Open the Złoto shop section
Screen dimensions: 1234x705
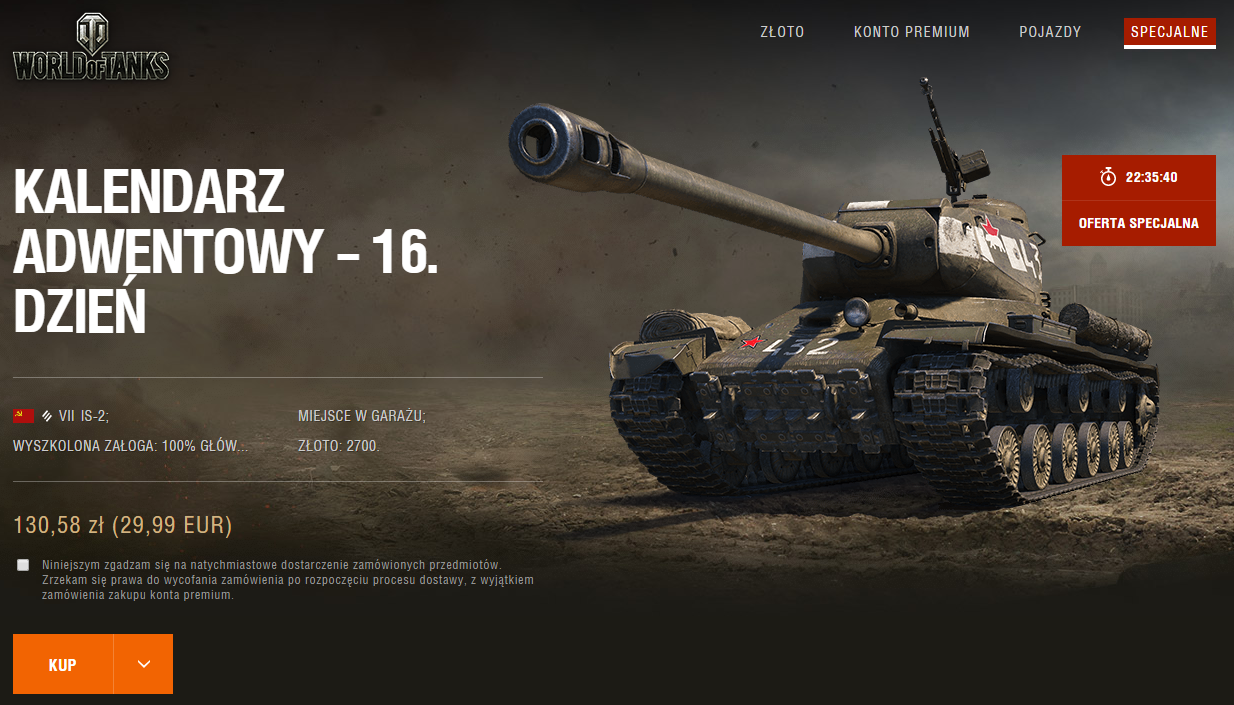point(782,32)
